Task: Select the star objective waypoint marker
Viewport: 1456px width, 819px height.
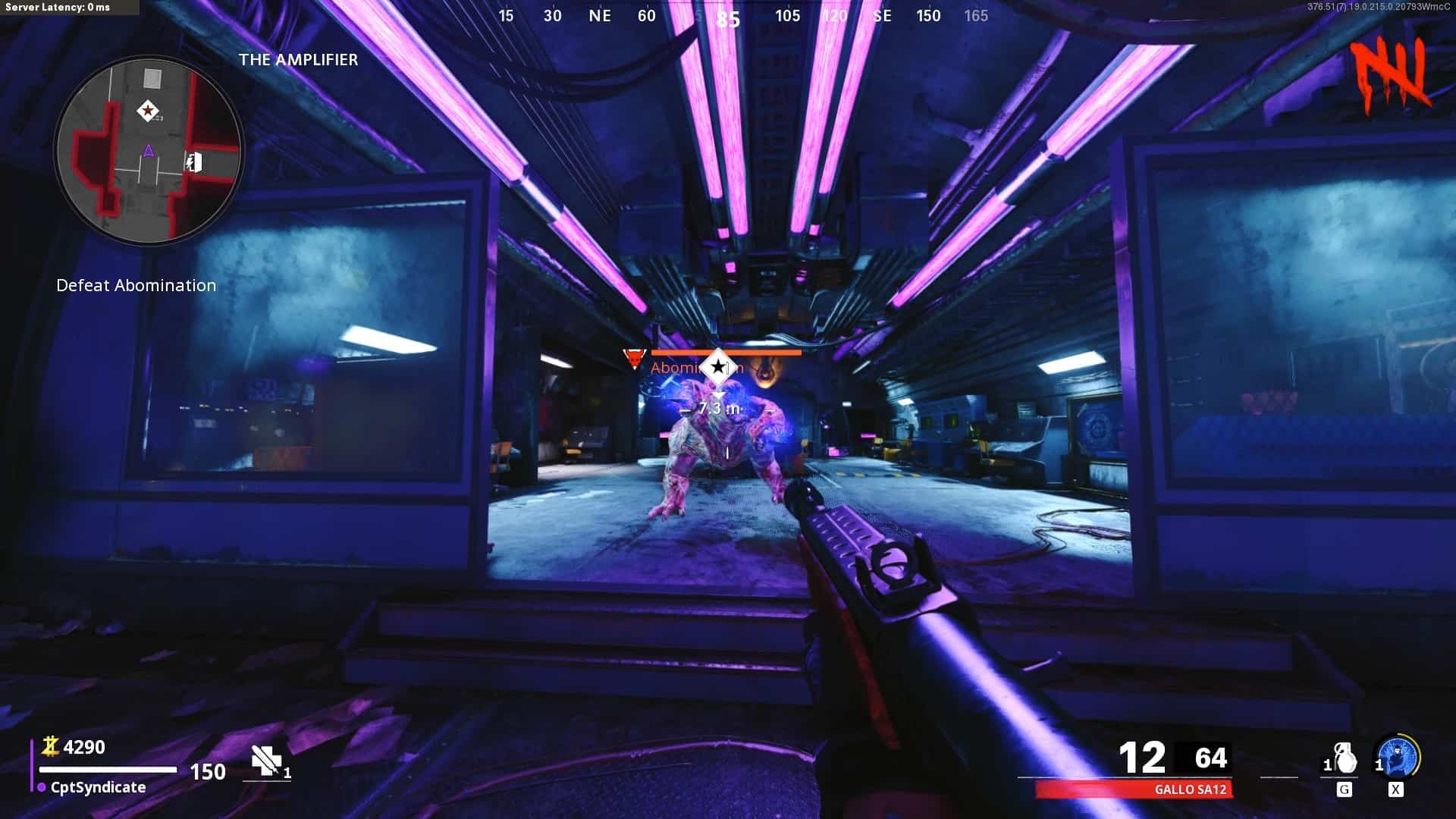Action: 717,368
